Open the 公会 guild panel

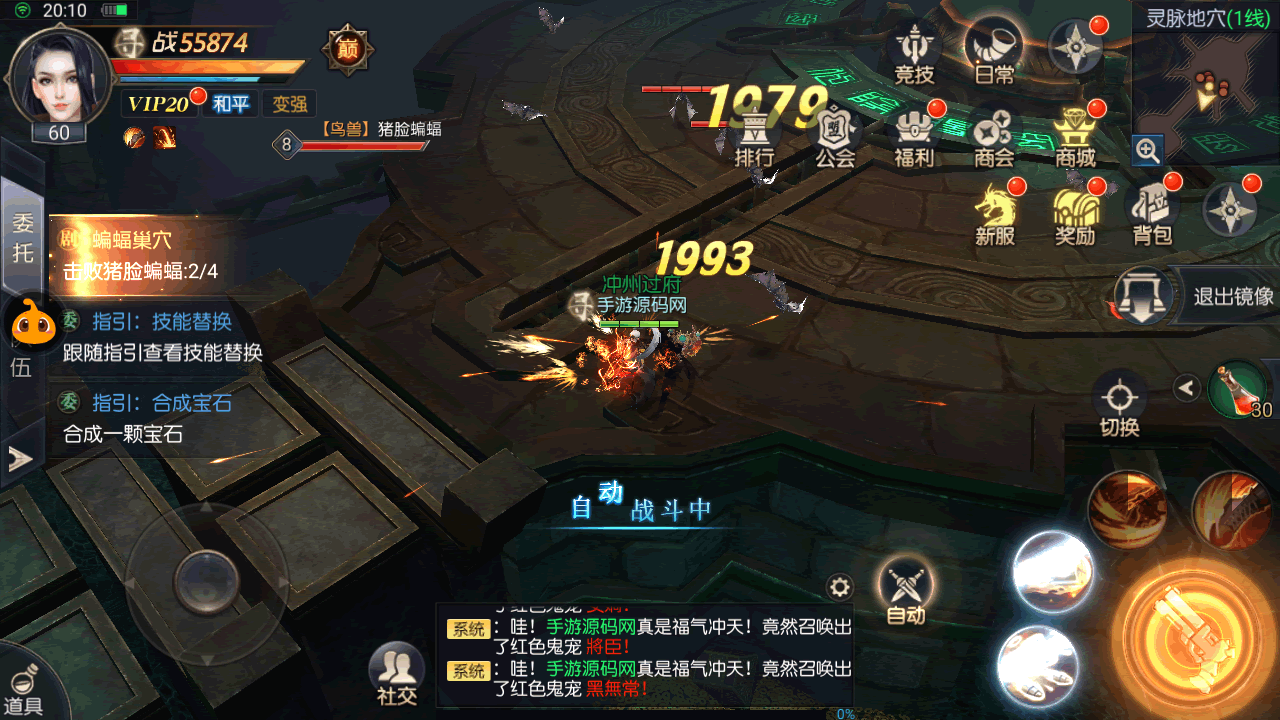(x=834, y=136)
